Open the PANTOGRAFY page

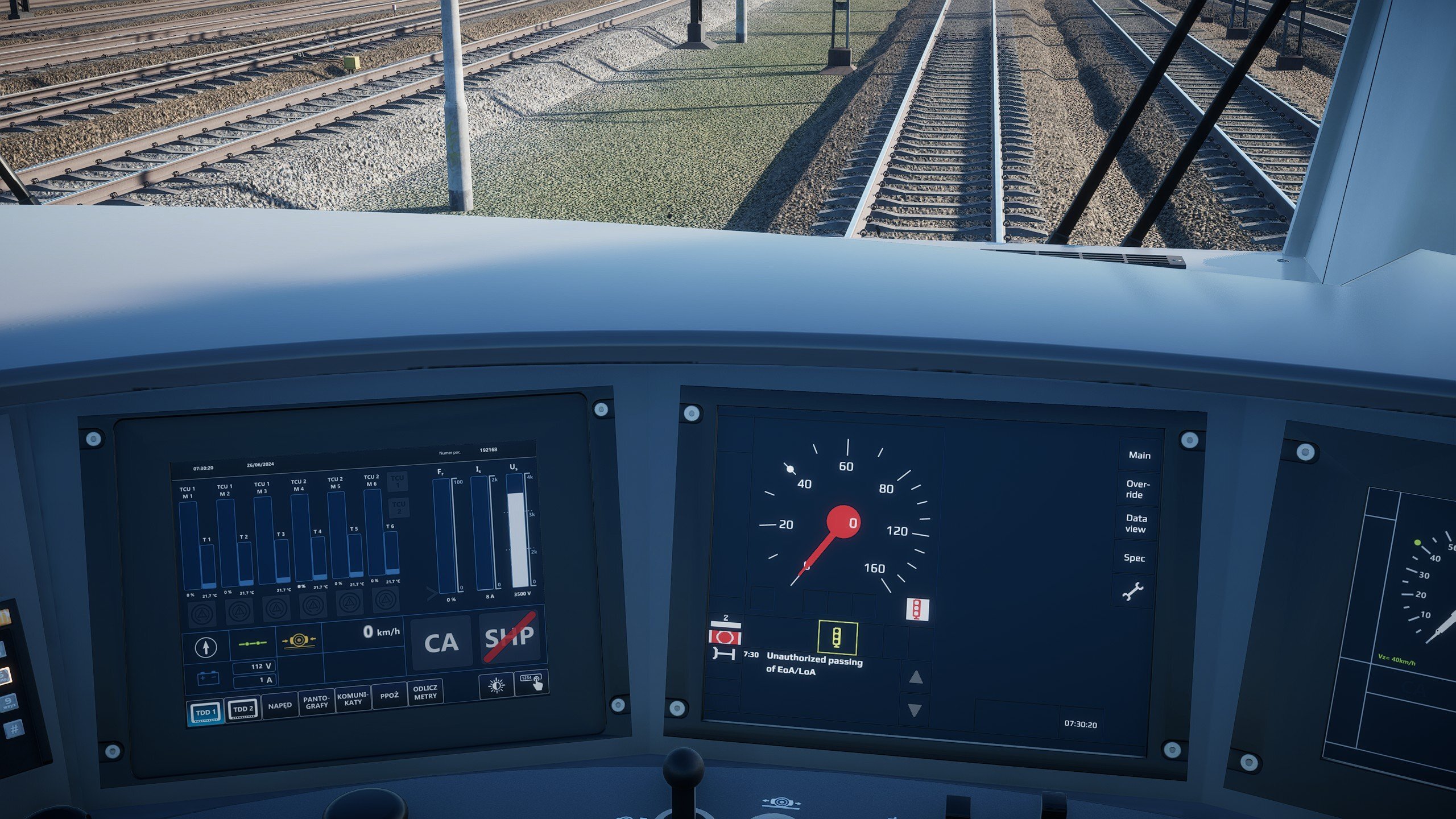(x=316, y=702)
